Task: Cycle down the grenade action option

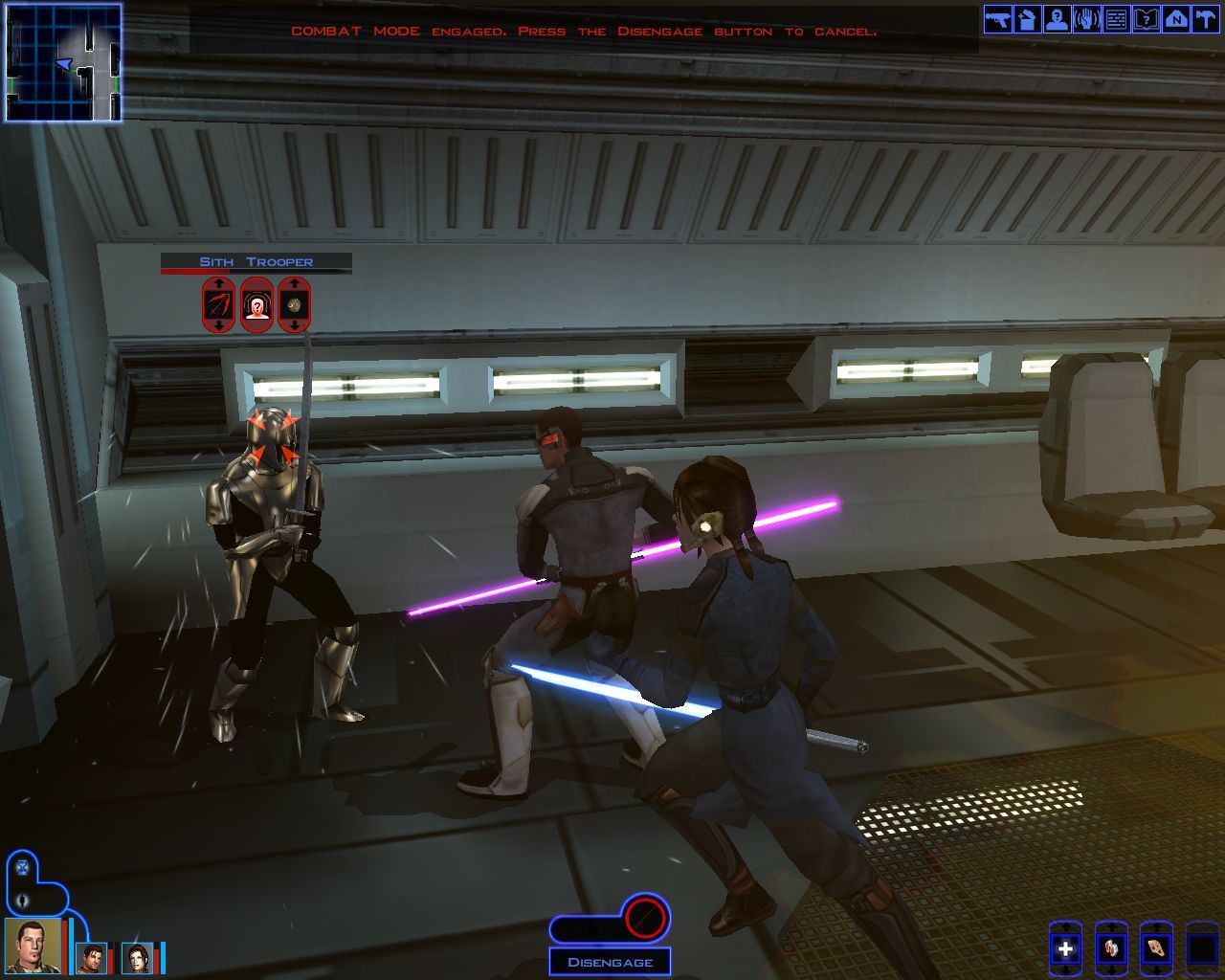Action: coord(294,325)
